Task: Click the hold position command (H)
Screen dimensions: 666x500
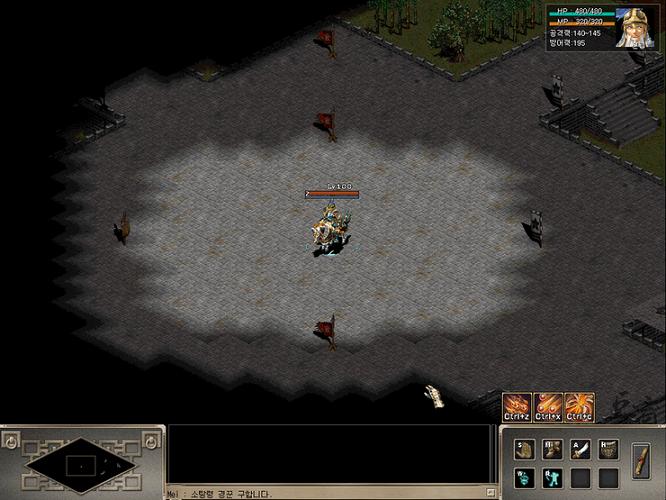Action: click(x=608, y=449)
